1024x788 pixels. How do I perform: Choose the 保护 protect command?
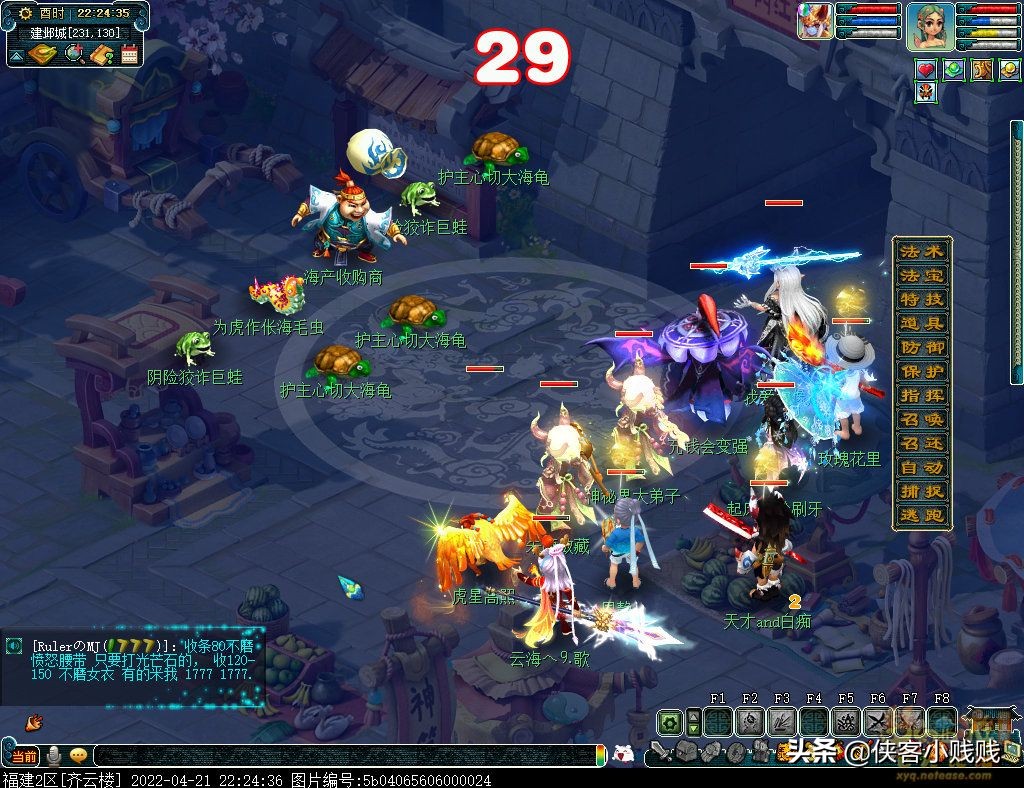coord(921,371)
